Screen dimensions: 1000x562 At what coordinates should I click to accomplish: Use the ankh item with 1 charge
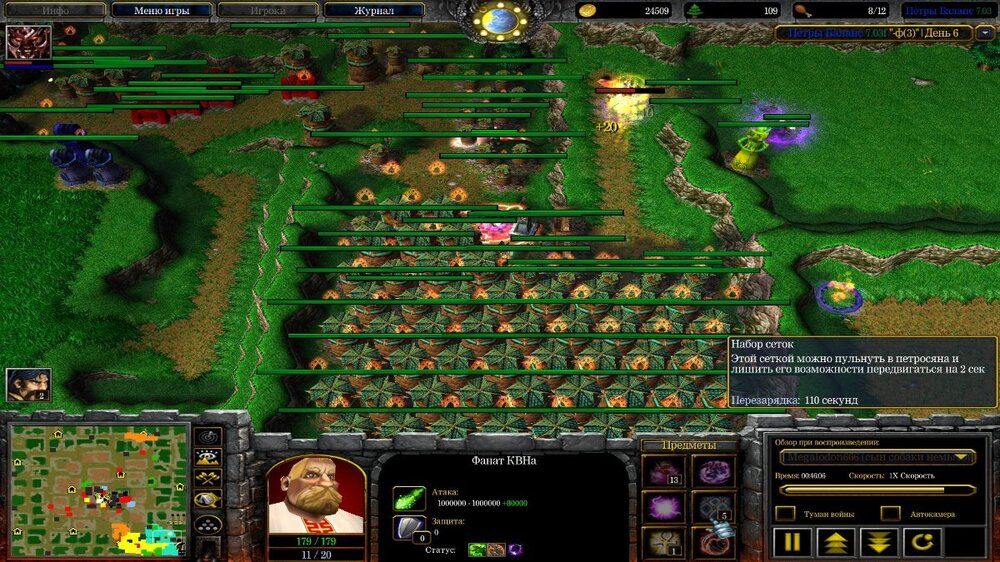coord(662,542)
